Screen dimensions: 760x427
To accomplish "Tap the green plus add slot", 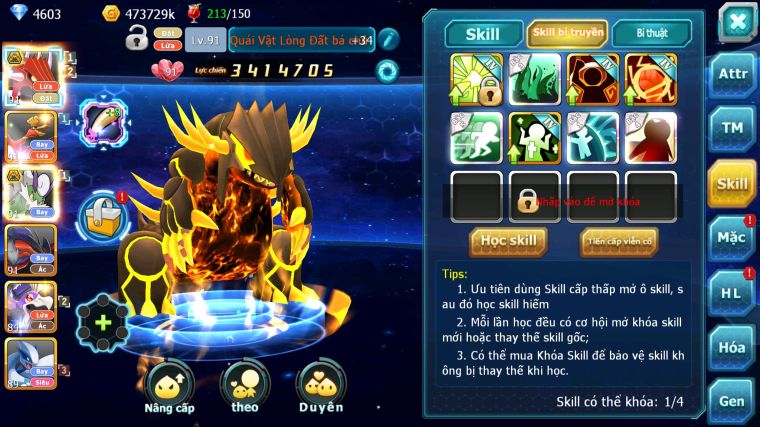I will click(x=101, y=323).
